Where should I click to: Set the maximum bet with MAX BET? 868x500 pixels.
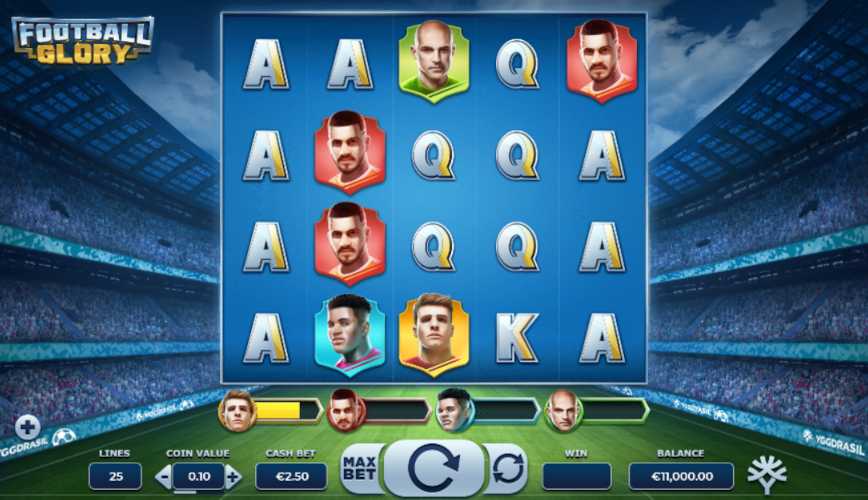[359, 468]
